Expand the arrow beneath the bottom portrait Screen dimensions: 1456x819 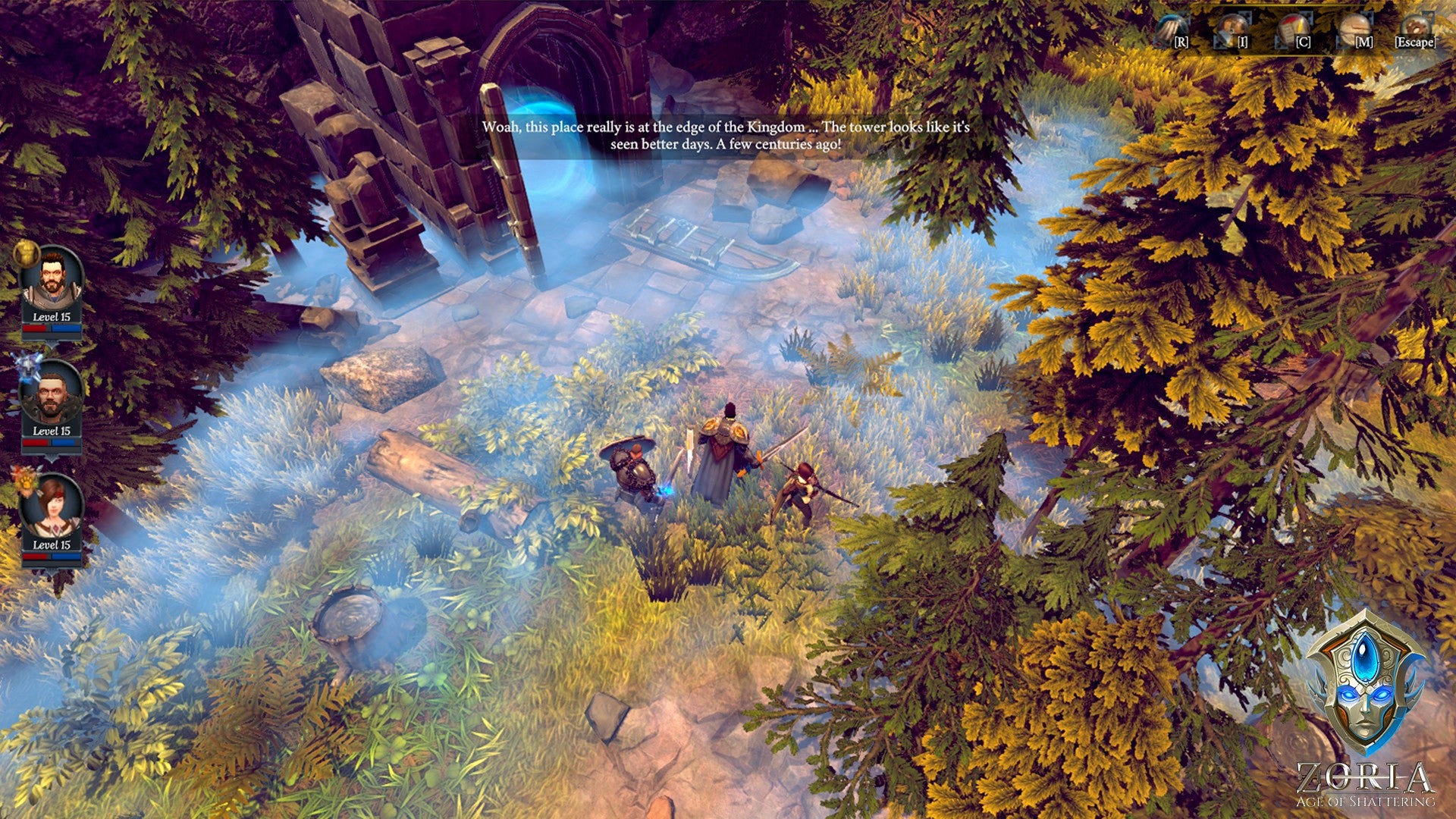coord(51,573)
